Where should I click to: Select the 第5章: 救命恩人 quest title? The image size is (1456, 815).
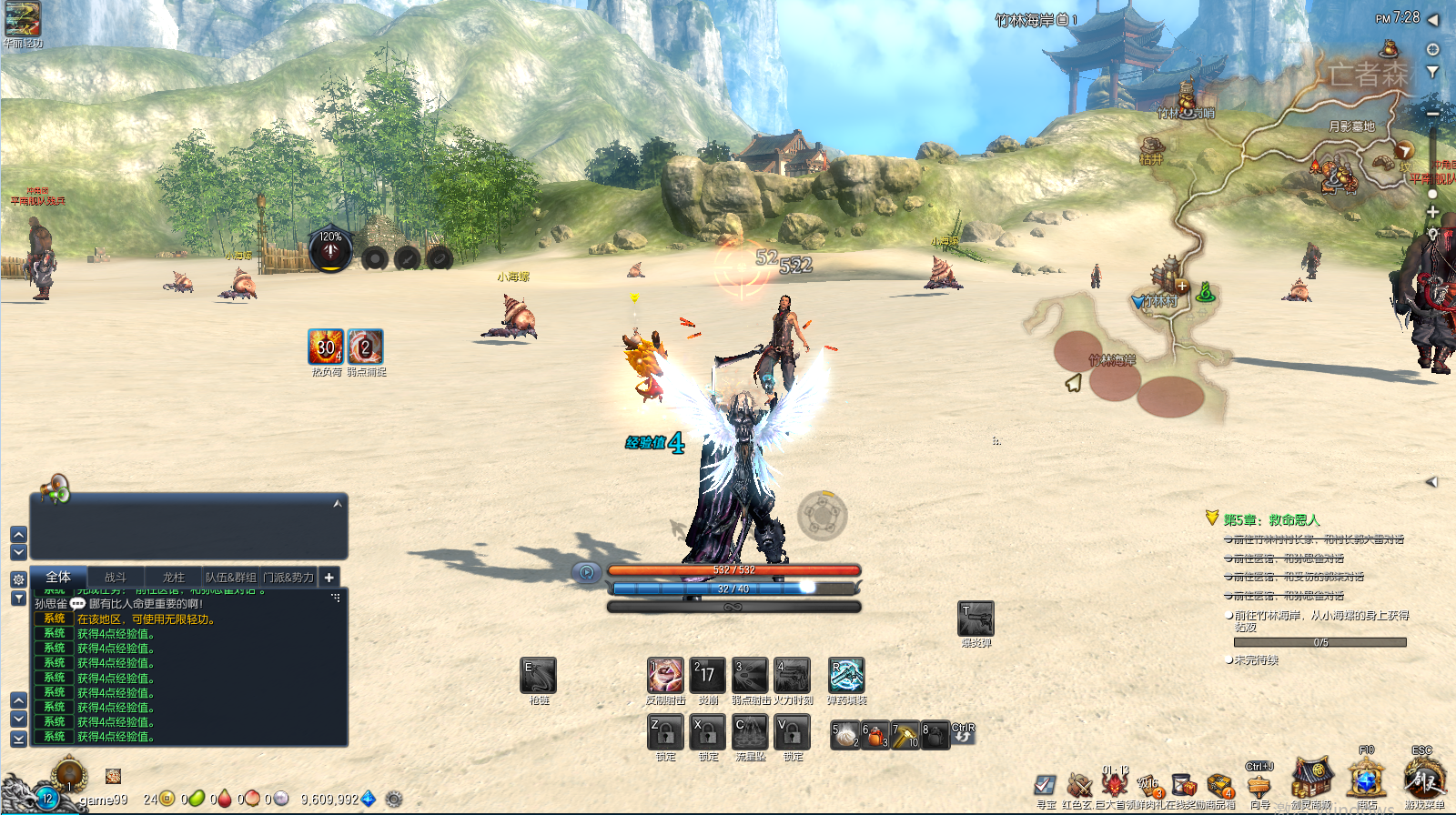click(1271, 519)
